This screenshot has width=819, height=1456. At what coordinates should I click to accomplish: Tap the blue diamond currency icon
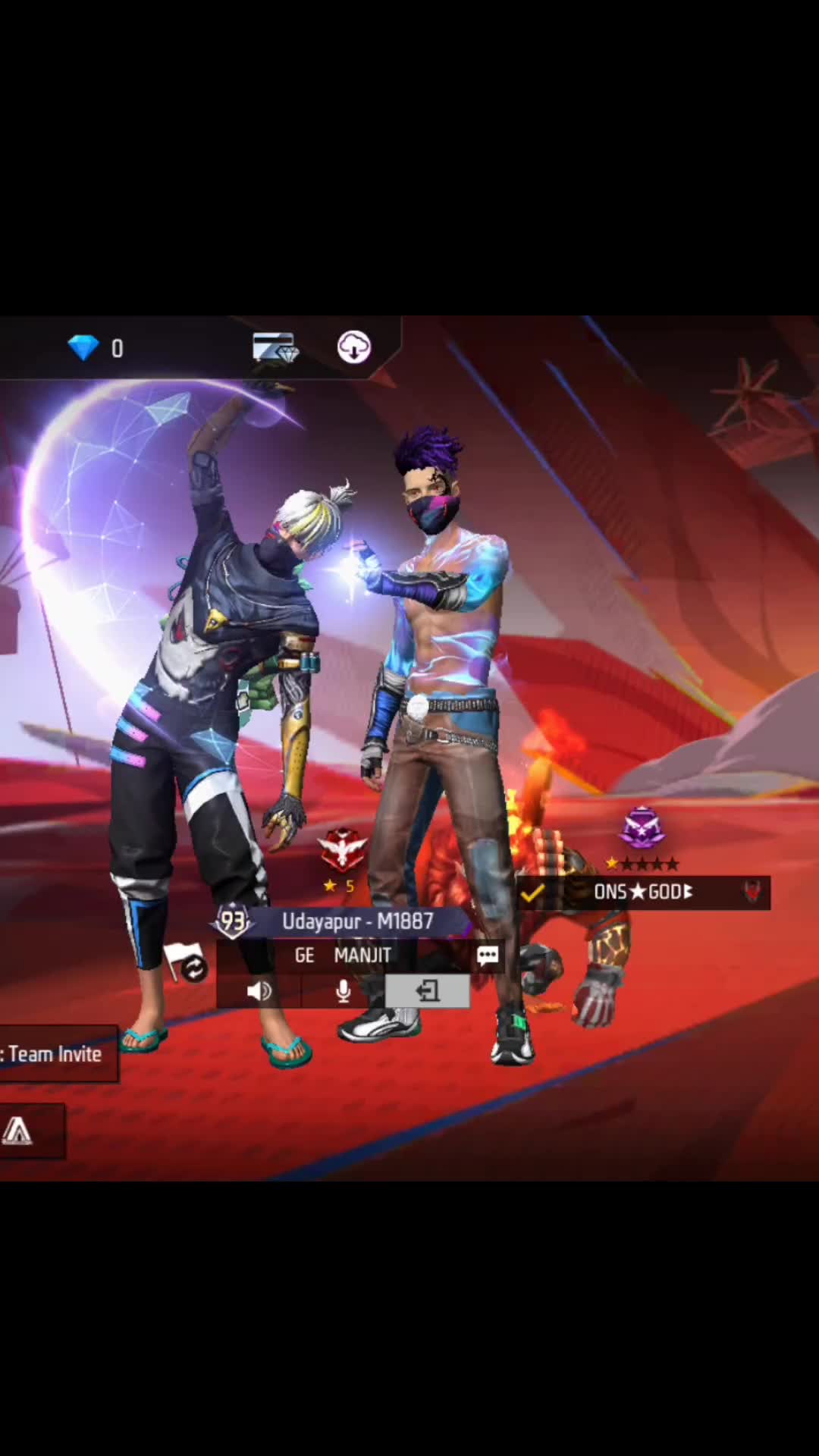(83, 347)
